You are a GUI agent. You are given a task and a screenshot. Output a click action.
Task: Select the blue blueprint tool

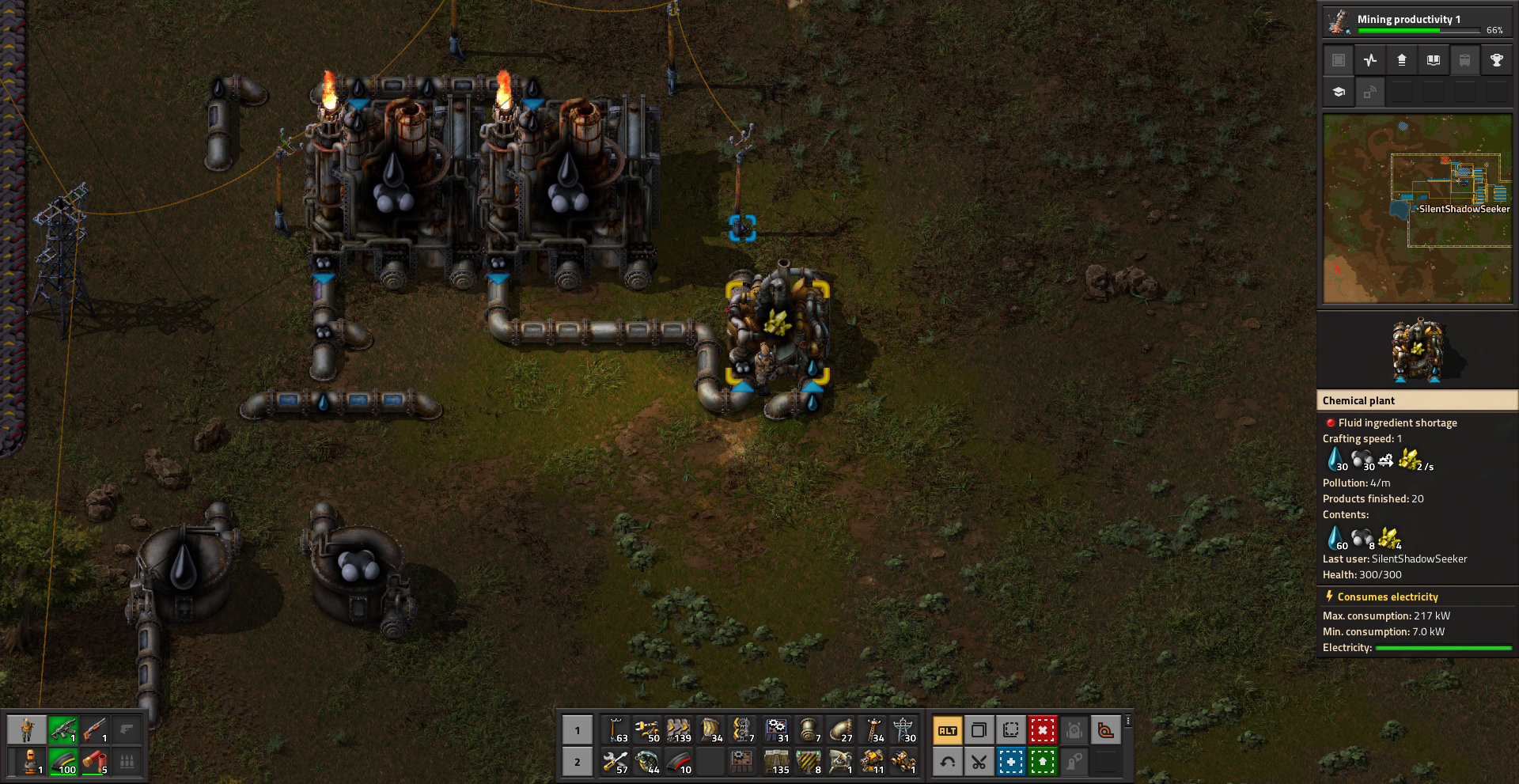(x=1011, y=762)
